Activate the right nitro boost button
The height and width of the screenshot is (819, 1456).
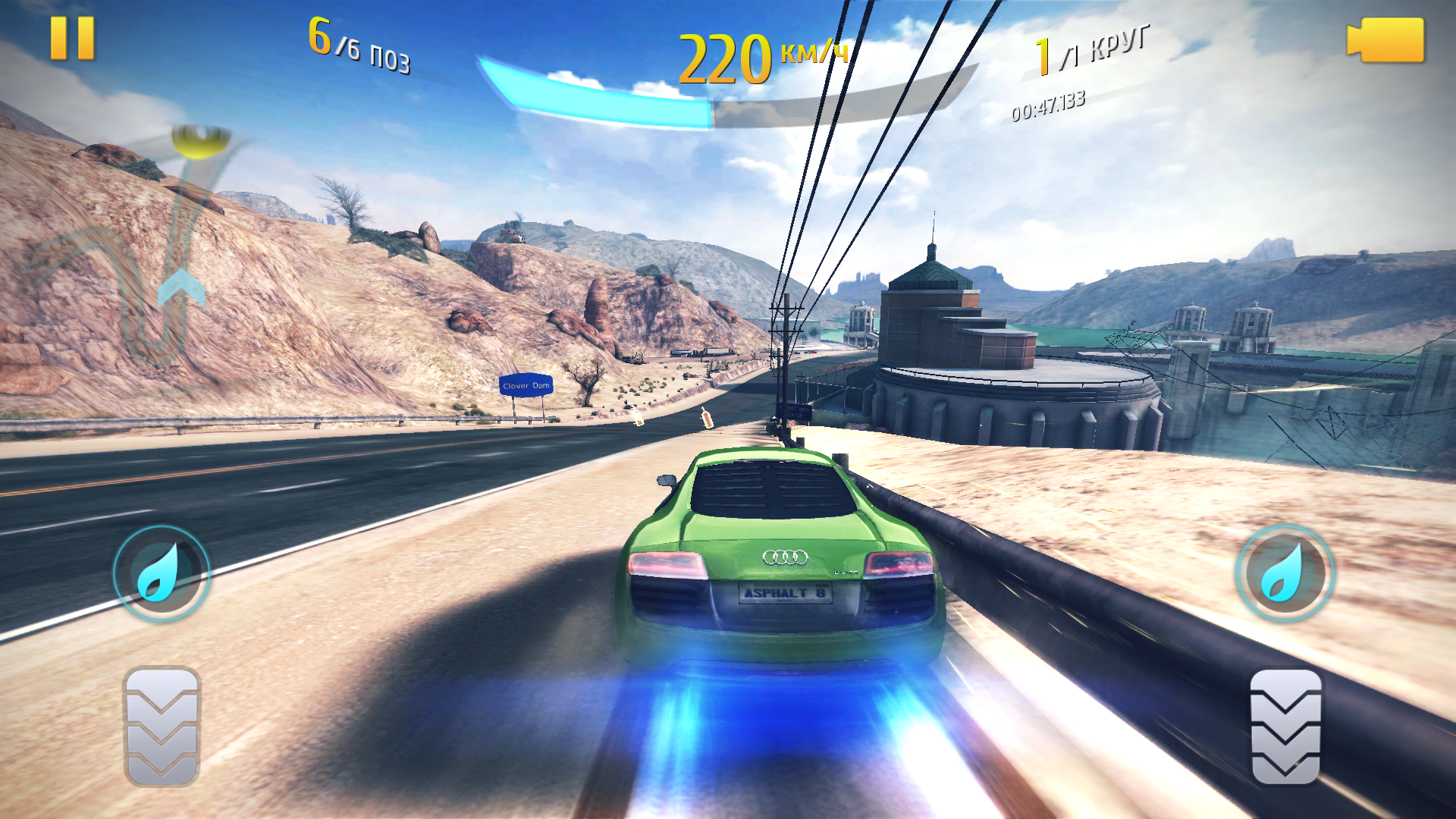click(x=1285, y=573)
